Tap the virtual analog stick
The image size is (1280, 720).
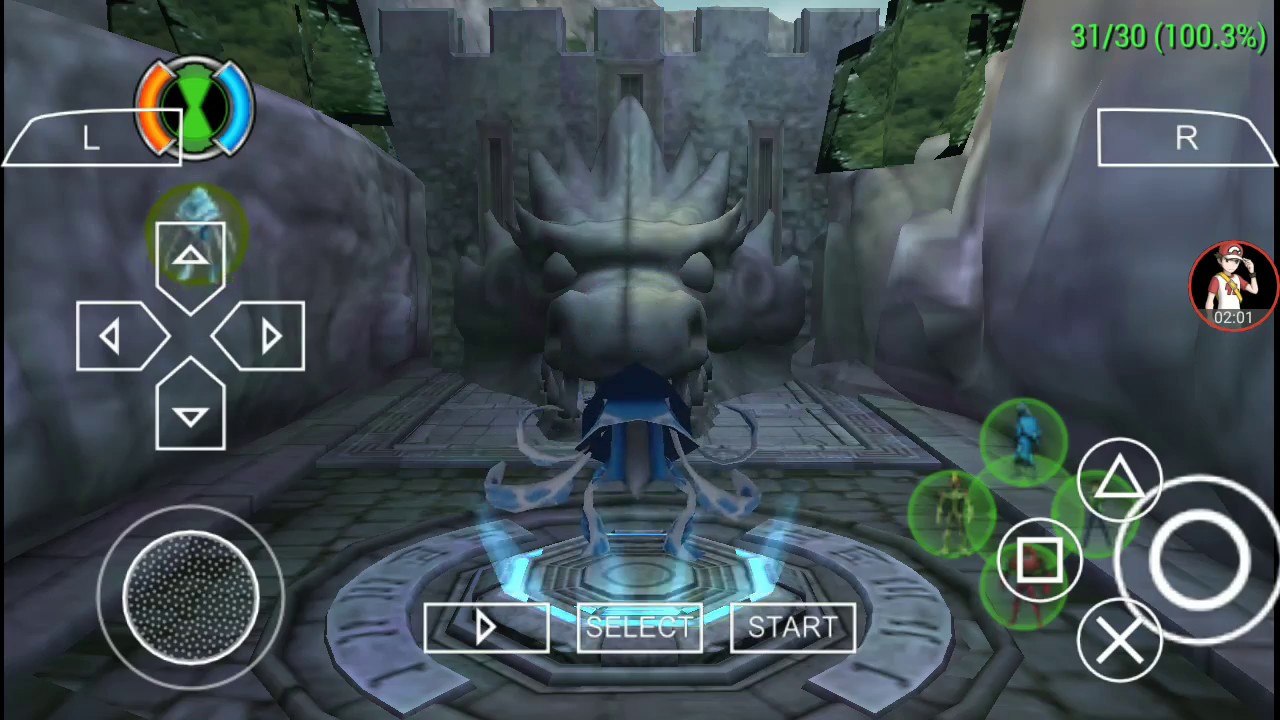(x=190, y=598)
